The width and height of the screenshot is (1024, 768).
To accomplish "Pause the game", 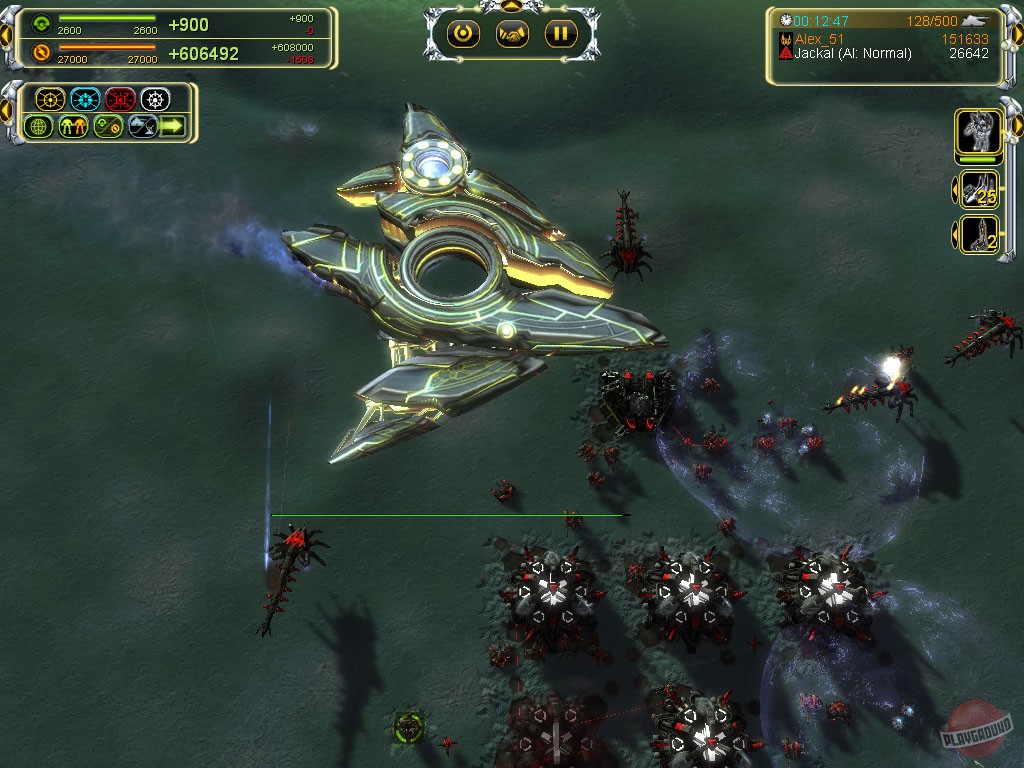I will point(561,34).
